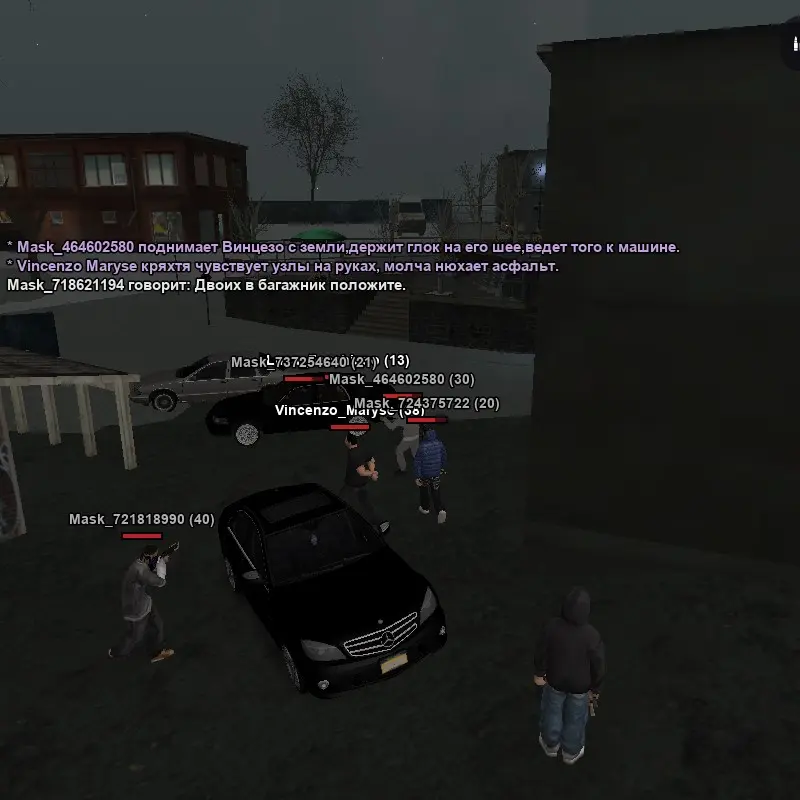Select the Mask_718621194 chat message
This screenshot has height=800, width=800.
tap(206, 285)
